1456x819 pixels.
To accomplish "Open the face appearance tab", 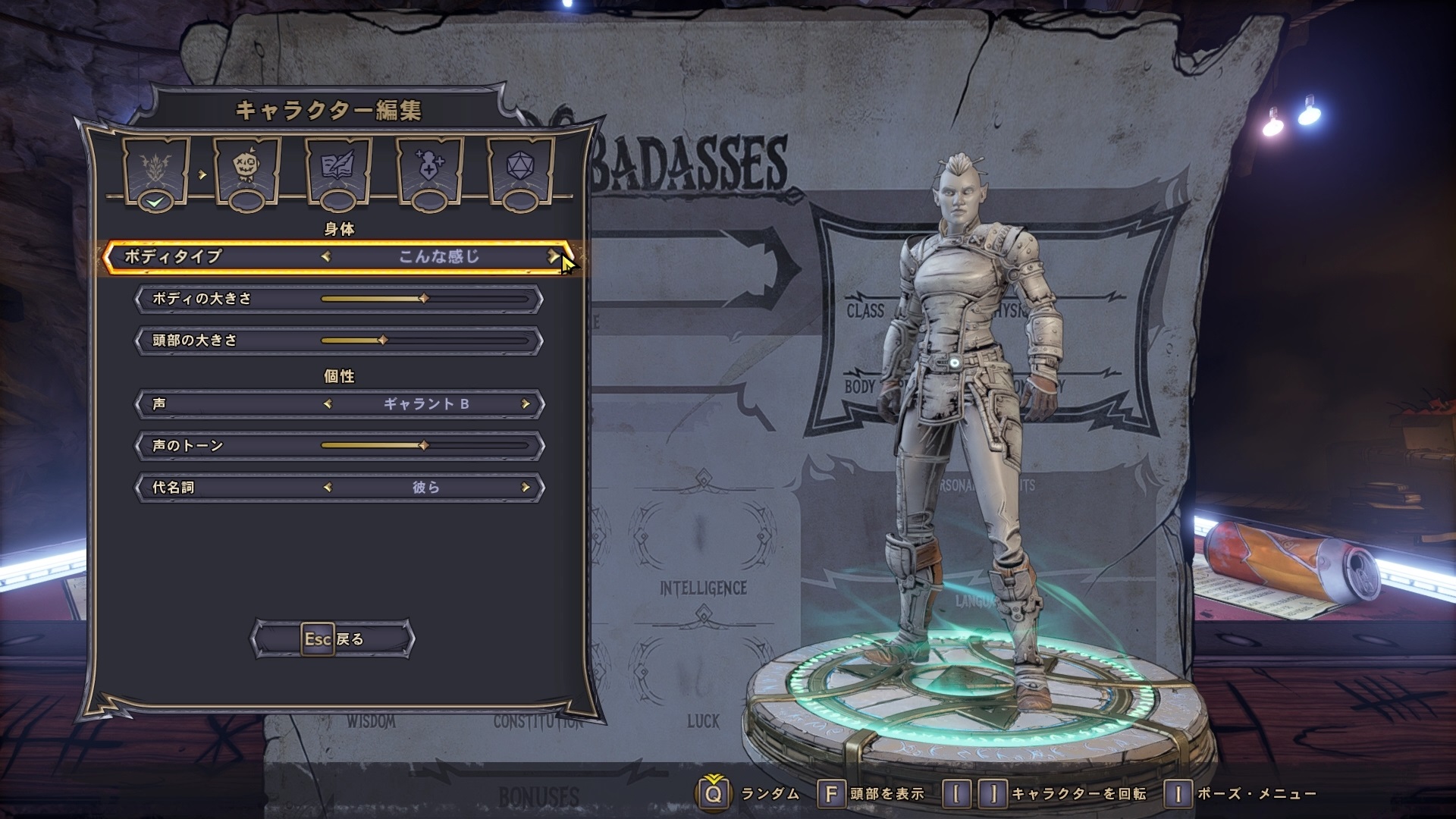I will [248, 169].
